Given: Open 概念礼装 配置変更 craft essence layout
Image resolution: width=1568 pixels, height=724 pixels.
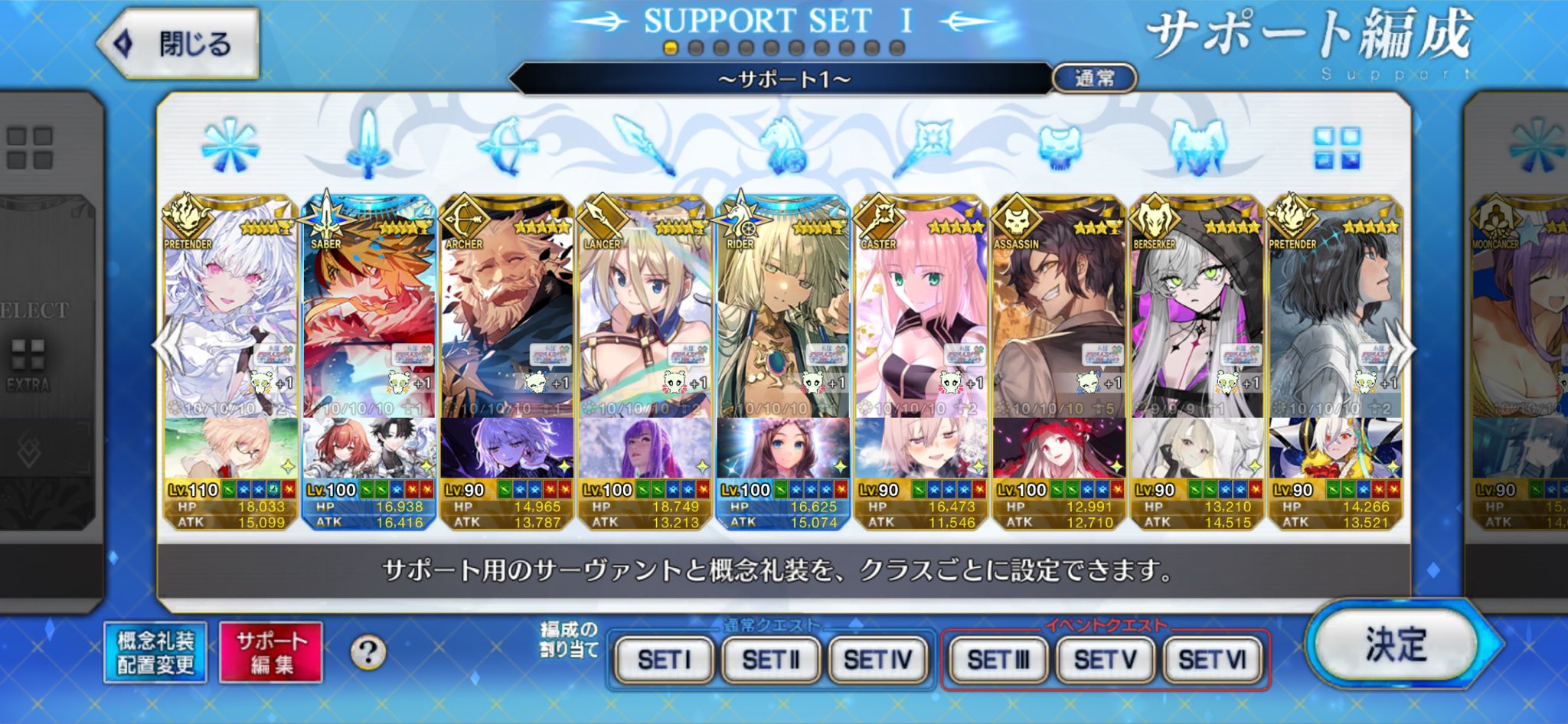Looking at the screenshot, I should point(155,652).
